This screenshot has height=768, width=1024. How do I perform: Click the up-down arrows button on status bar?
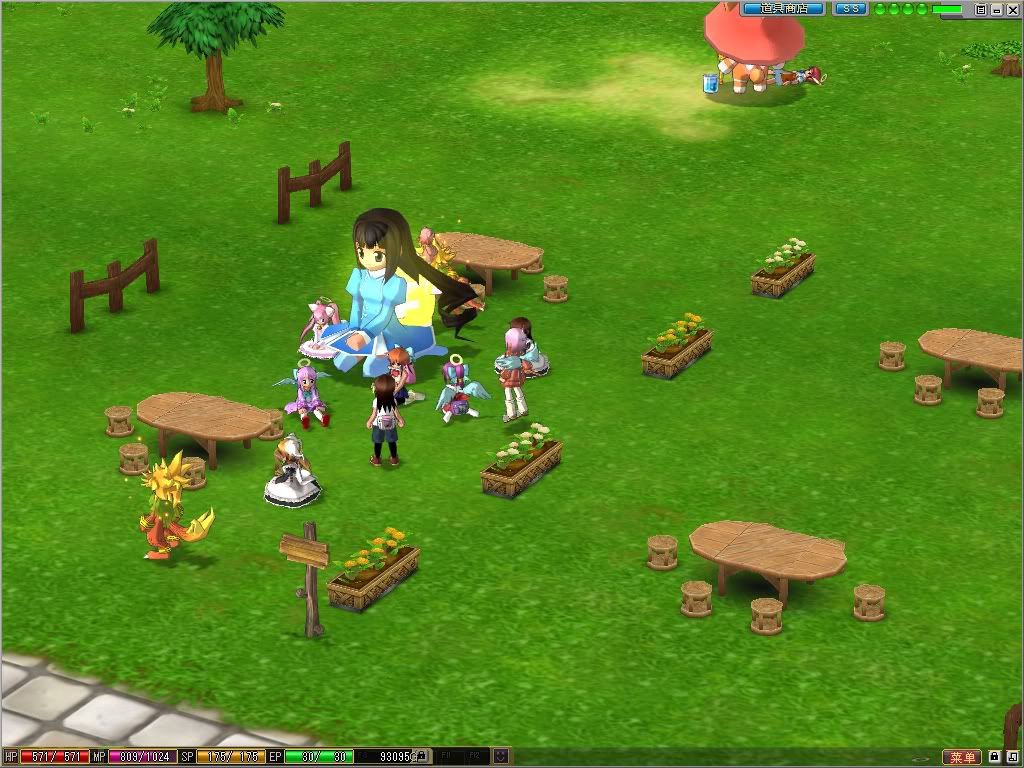tap(501, 757)
